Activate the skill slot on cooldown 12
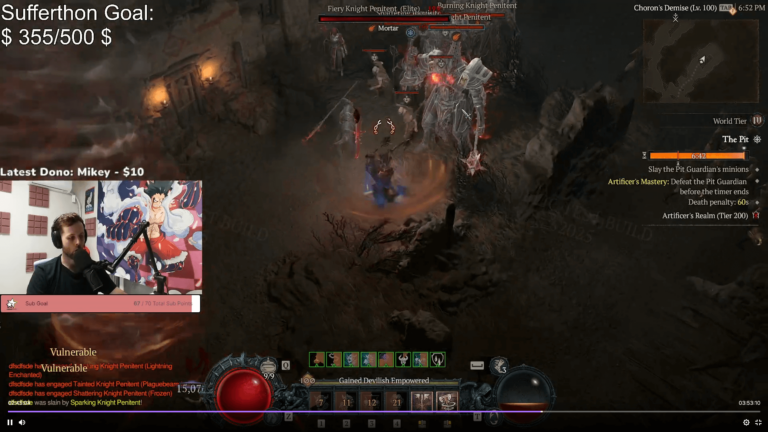This screenshot has height=432, width=768. tap(371, 401)
